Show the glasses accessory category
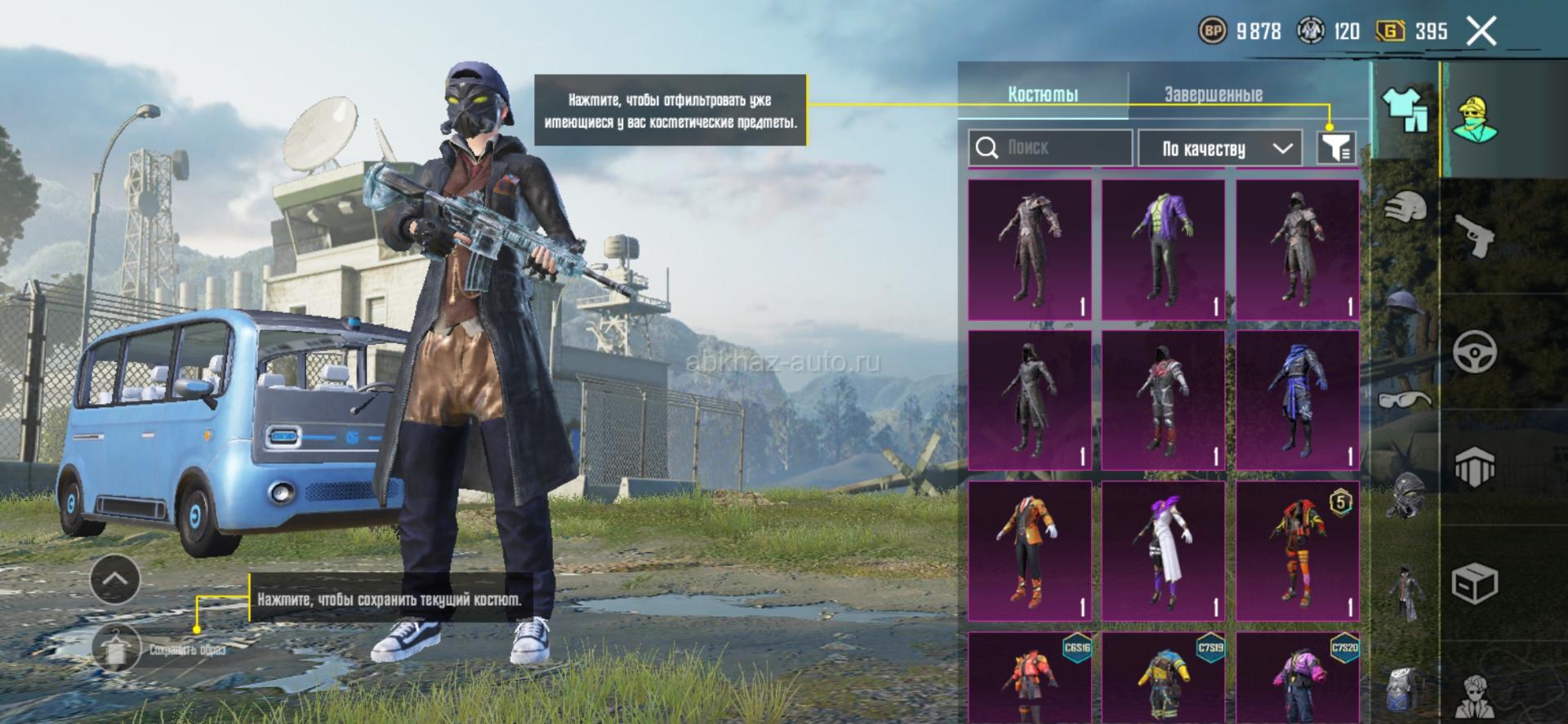Viewport: 1568px width, 724px height. (x=1405, y=399)
